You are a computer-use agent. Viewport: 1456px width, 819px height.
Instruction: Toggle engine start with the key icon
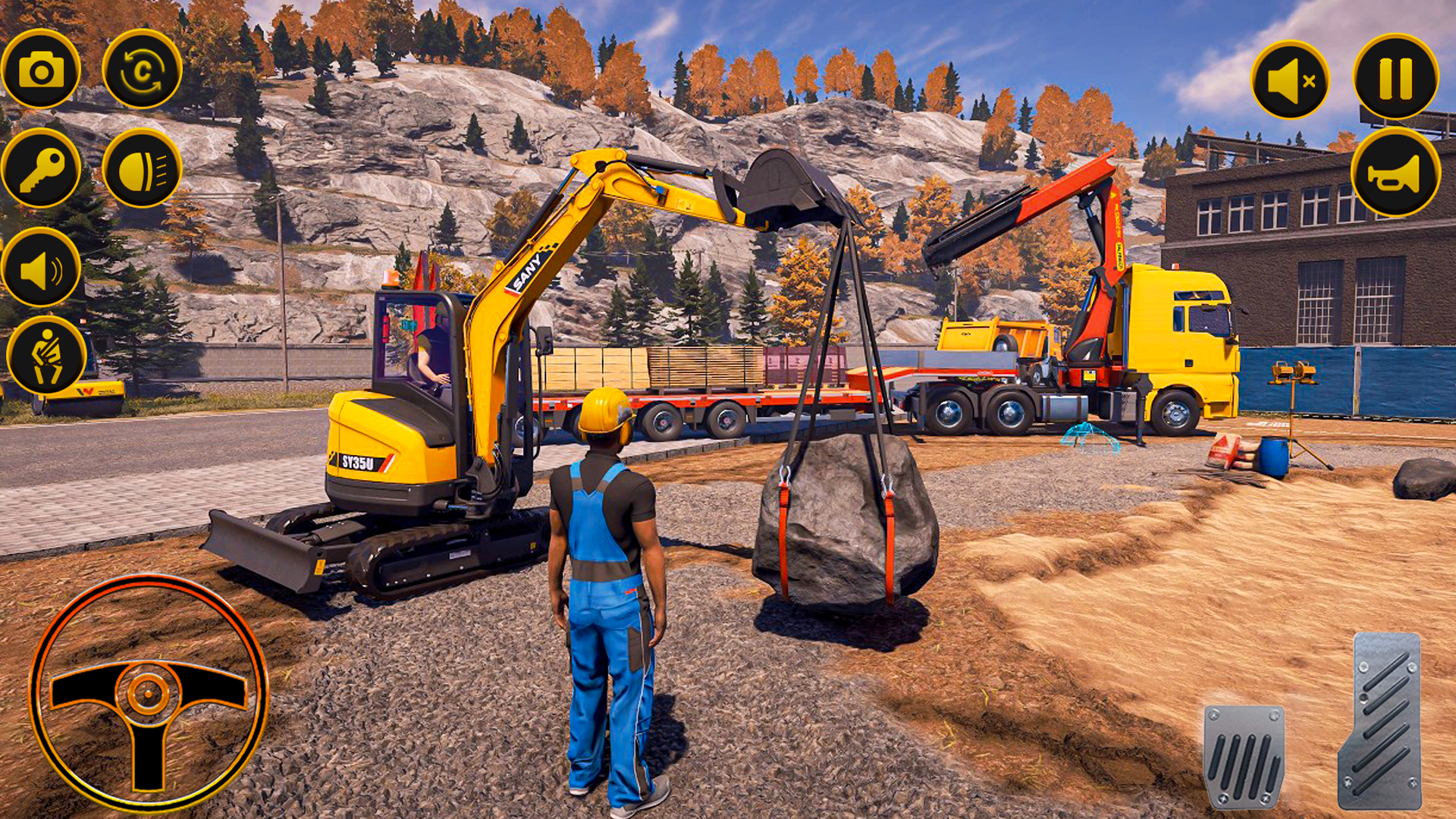(43, 169)
